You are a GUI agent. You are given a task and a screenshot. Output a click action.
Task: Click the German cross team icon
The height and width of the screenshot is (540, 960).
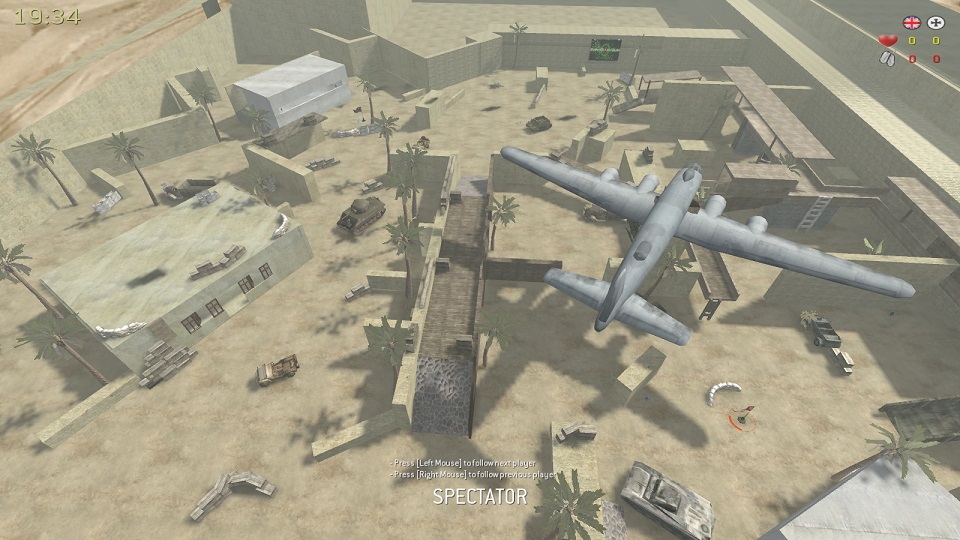click(x=936, y=22)
